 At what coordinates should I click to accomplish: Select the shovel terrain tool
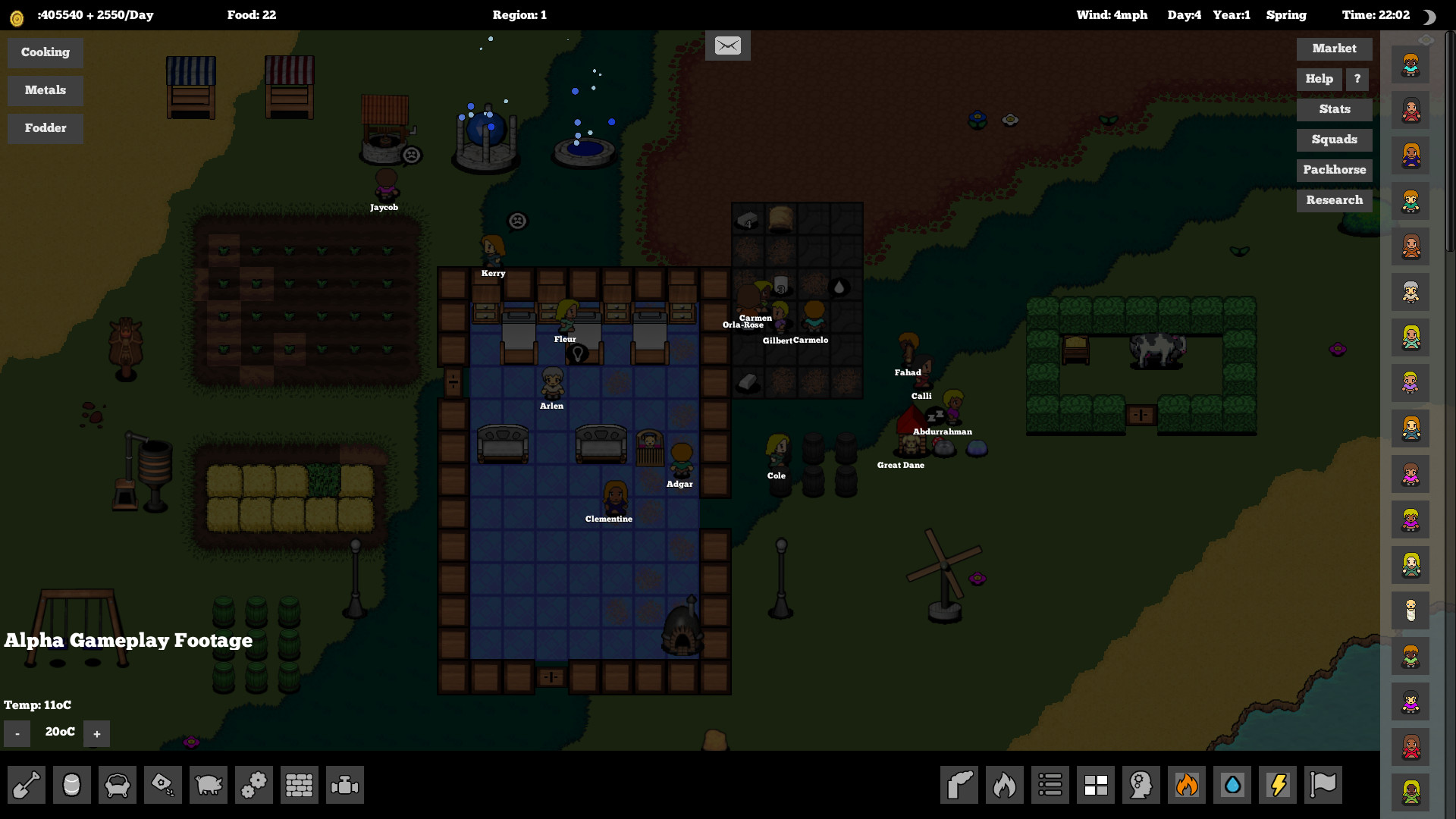(27, 785)
